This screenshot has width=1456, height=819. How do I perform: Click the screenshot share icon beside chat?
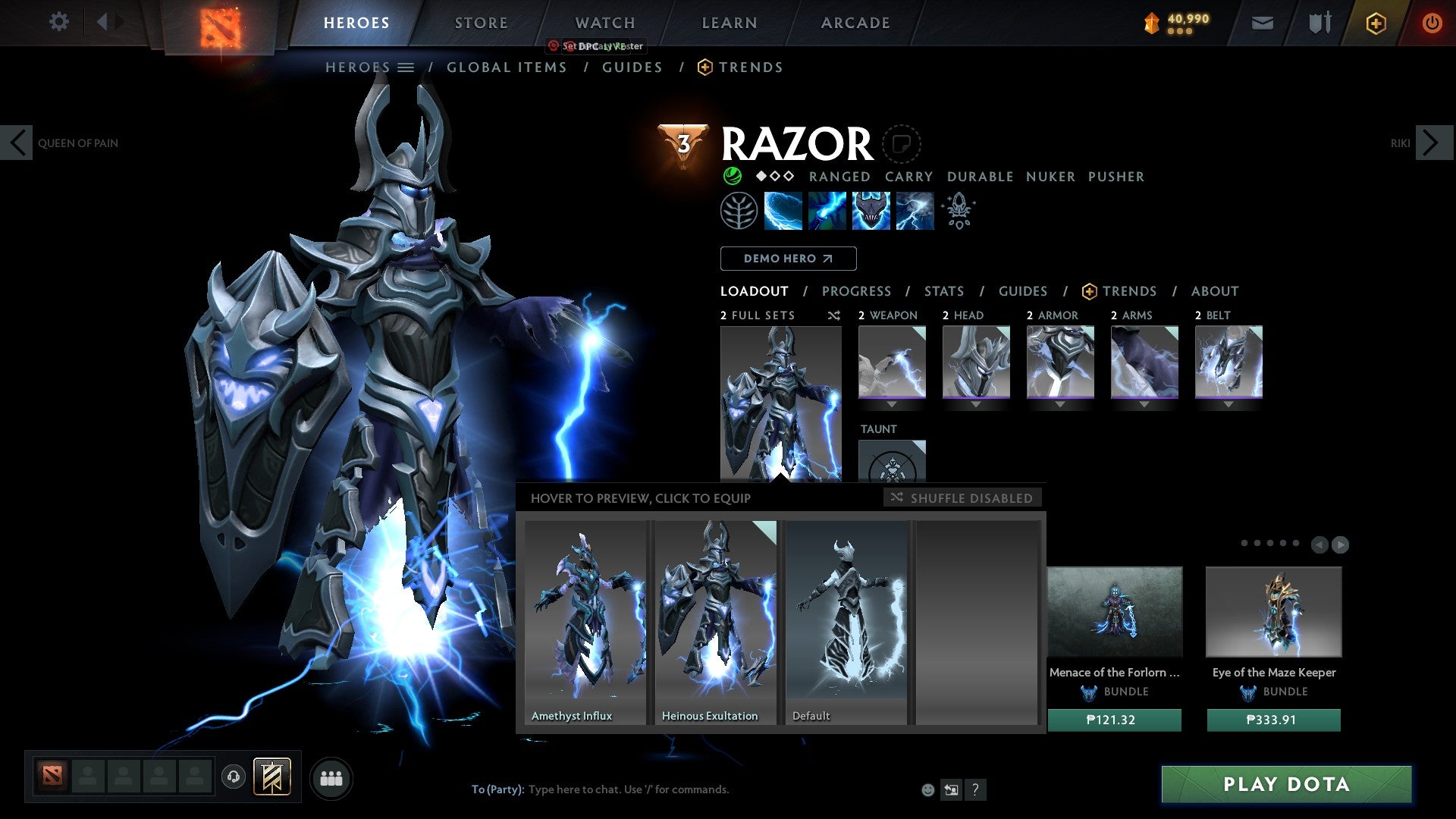(951, 789)
